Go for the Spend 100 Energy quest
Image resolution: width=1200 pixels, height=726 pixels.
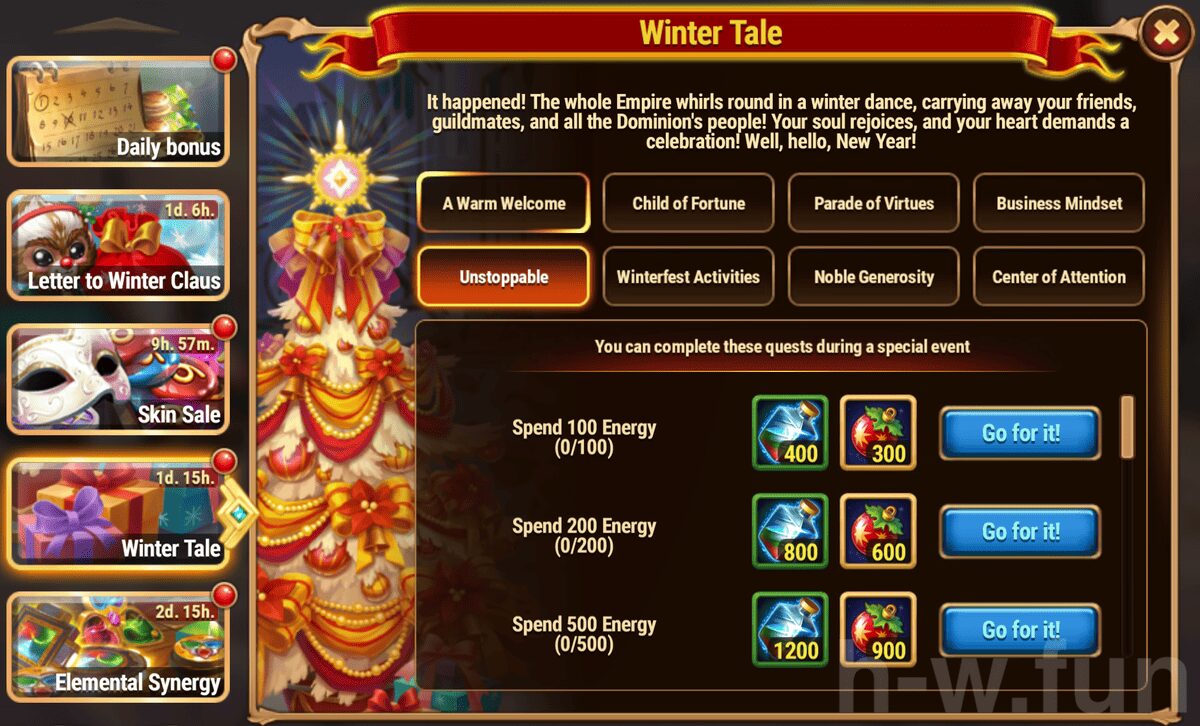[1020, 433]
